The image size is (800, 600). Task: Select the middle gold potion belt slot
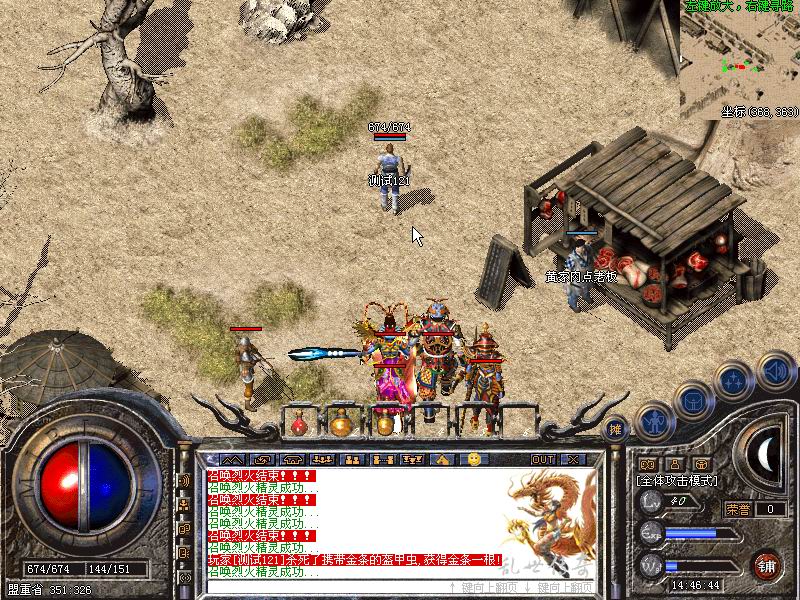point(341,425)
